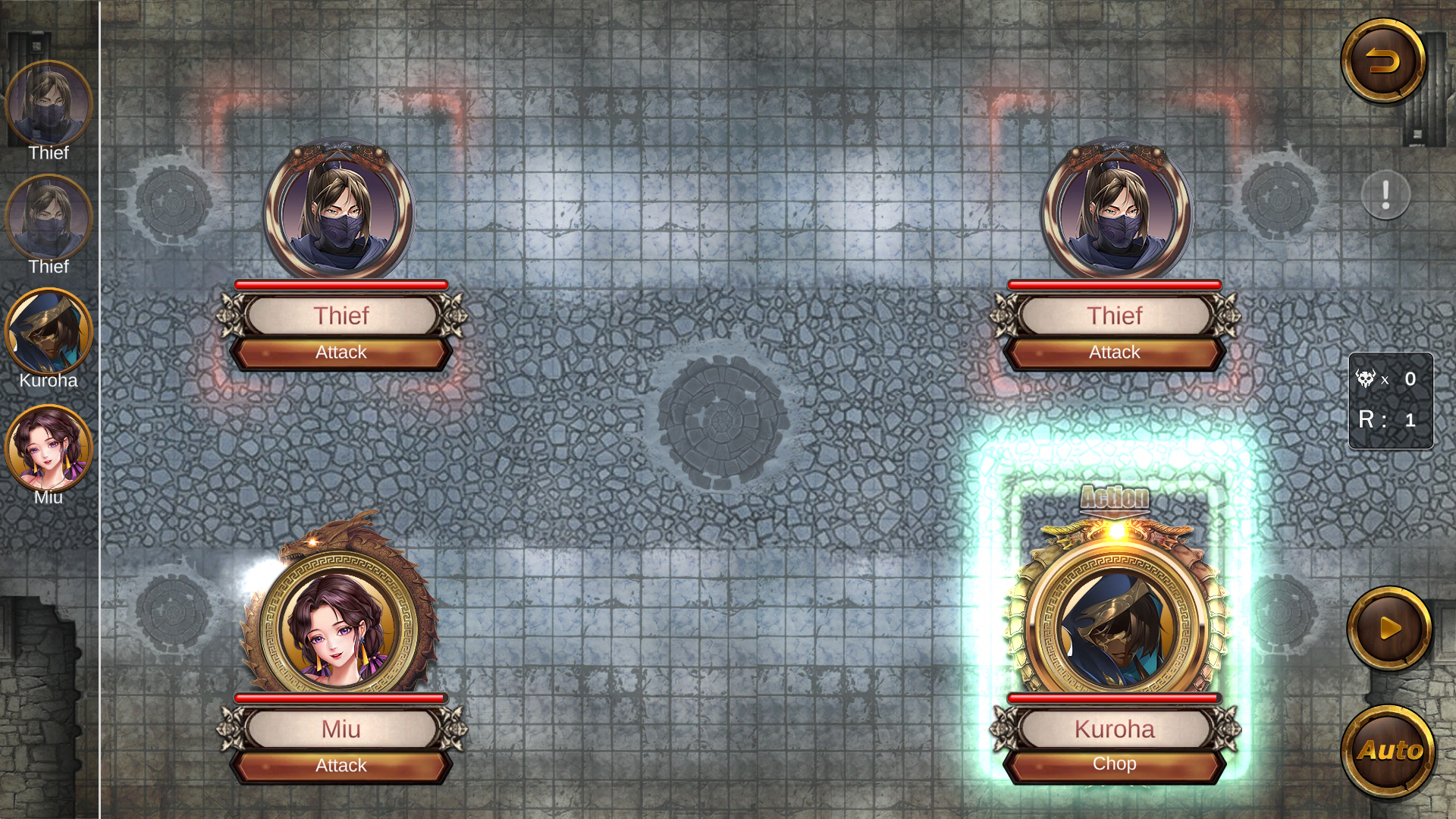
Task: Toggle the Auto battle button
Action: coord(1389,751)
